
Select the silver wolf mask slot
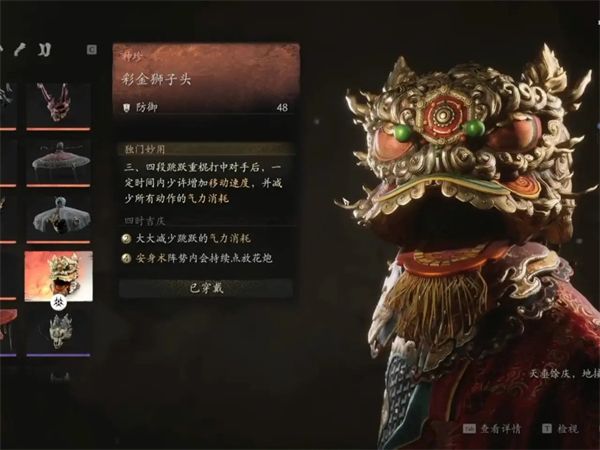tap(59, 331)
